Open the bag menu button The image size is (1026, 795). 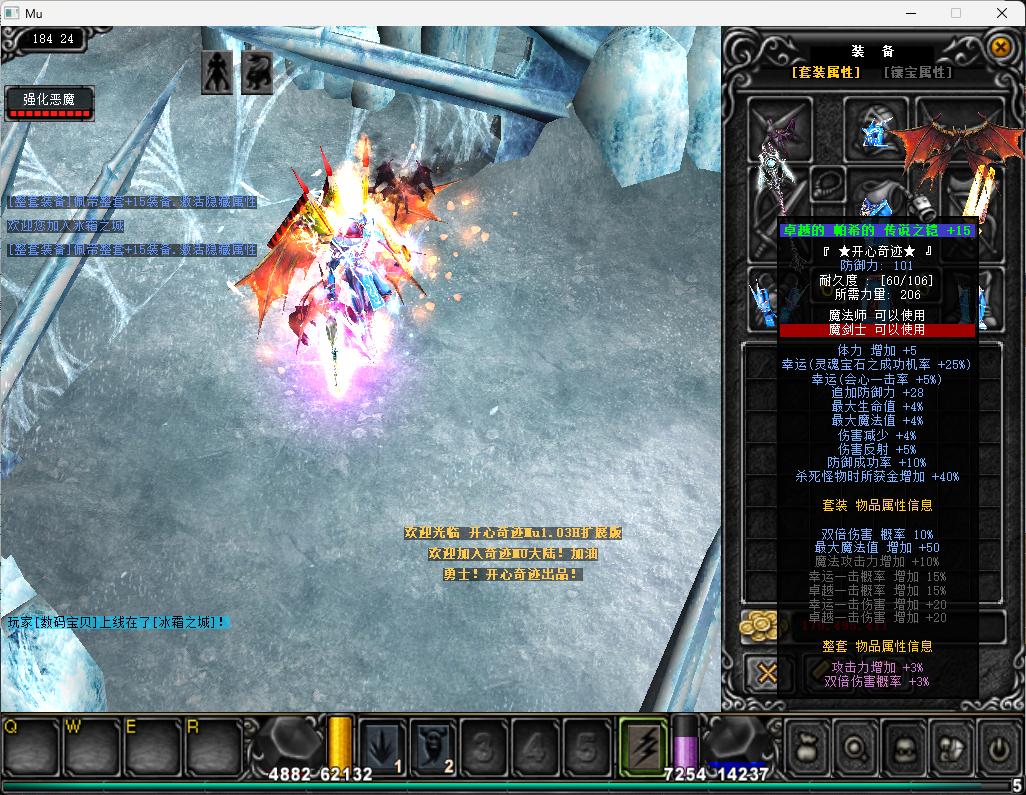click(807, 746)
